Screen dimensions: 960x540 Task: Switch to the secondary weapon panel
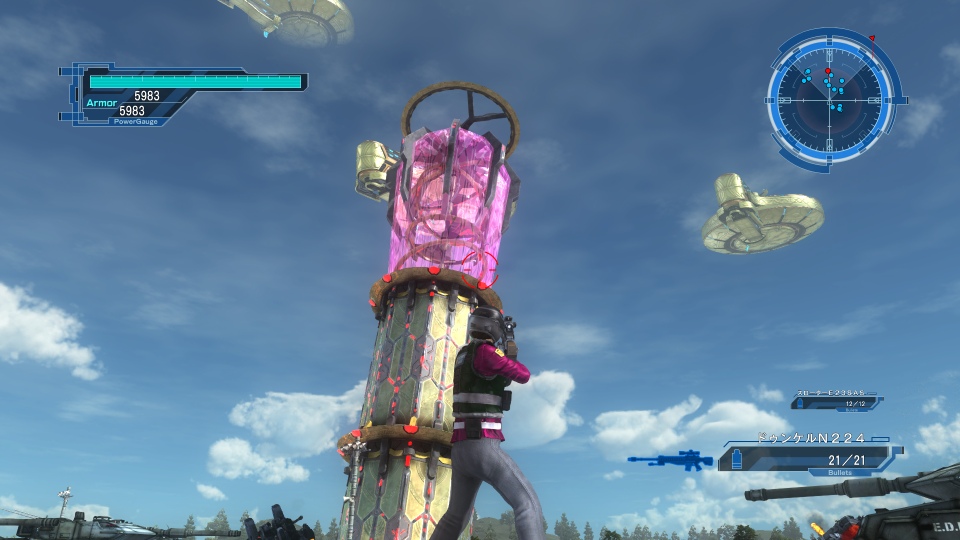(836, 401)
